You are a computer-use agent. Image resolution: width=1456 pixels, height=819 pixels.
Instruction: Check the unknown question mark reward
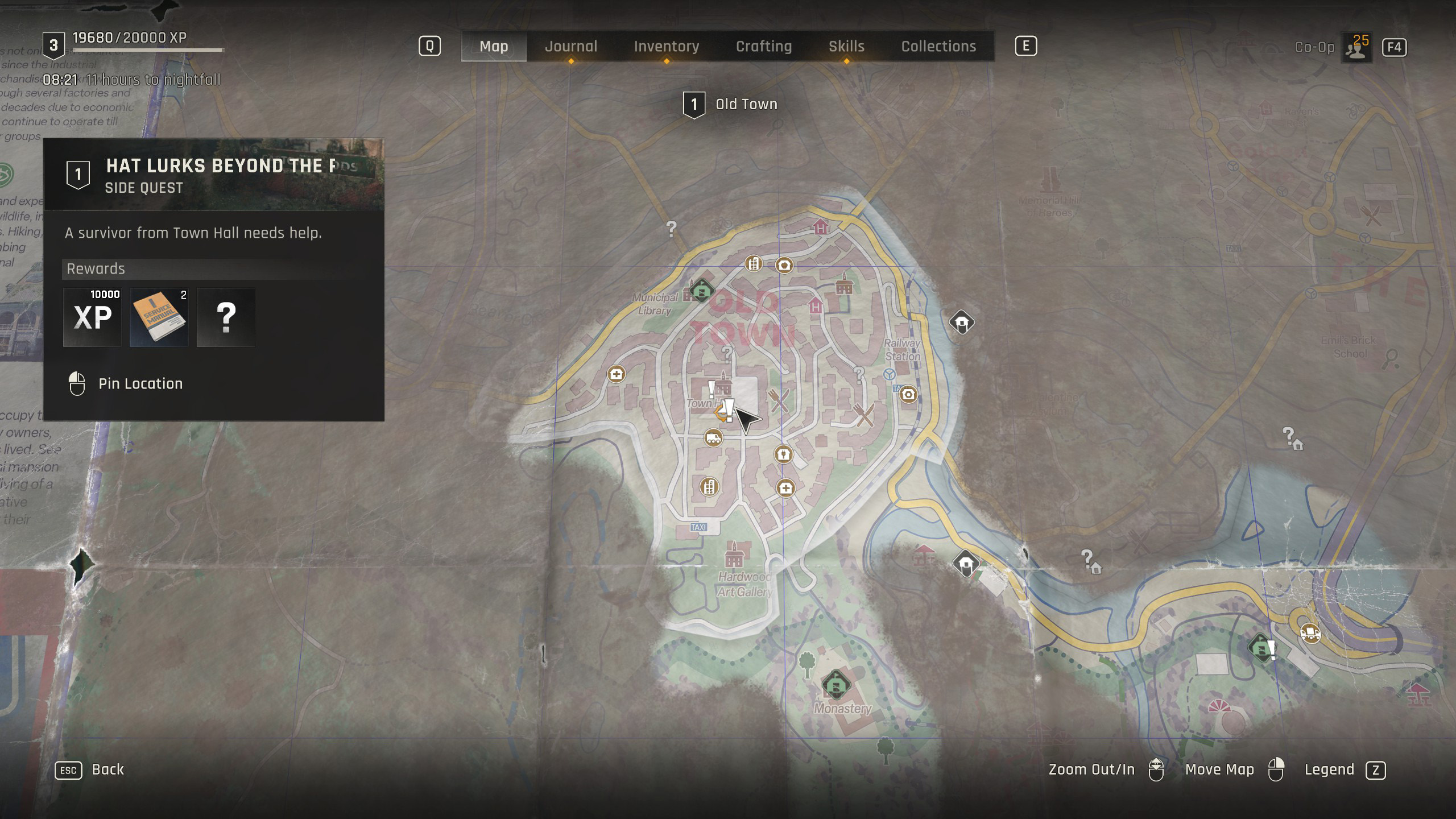226,317
